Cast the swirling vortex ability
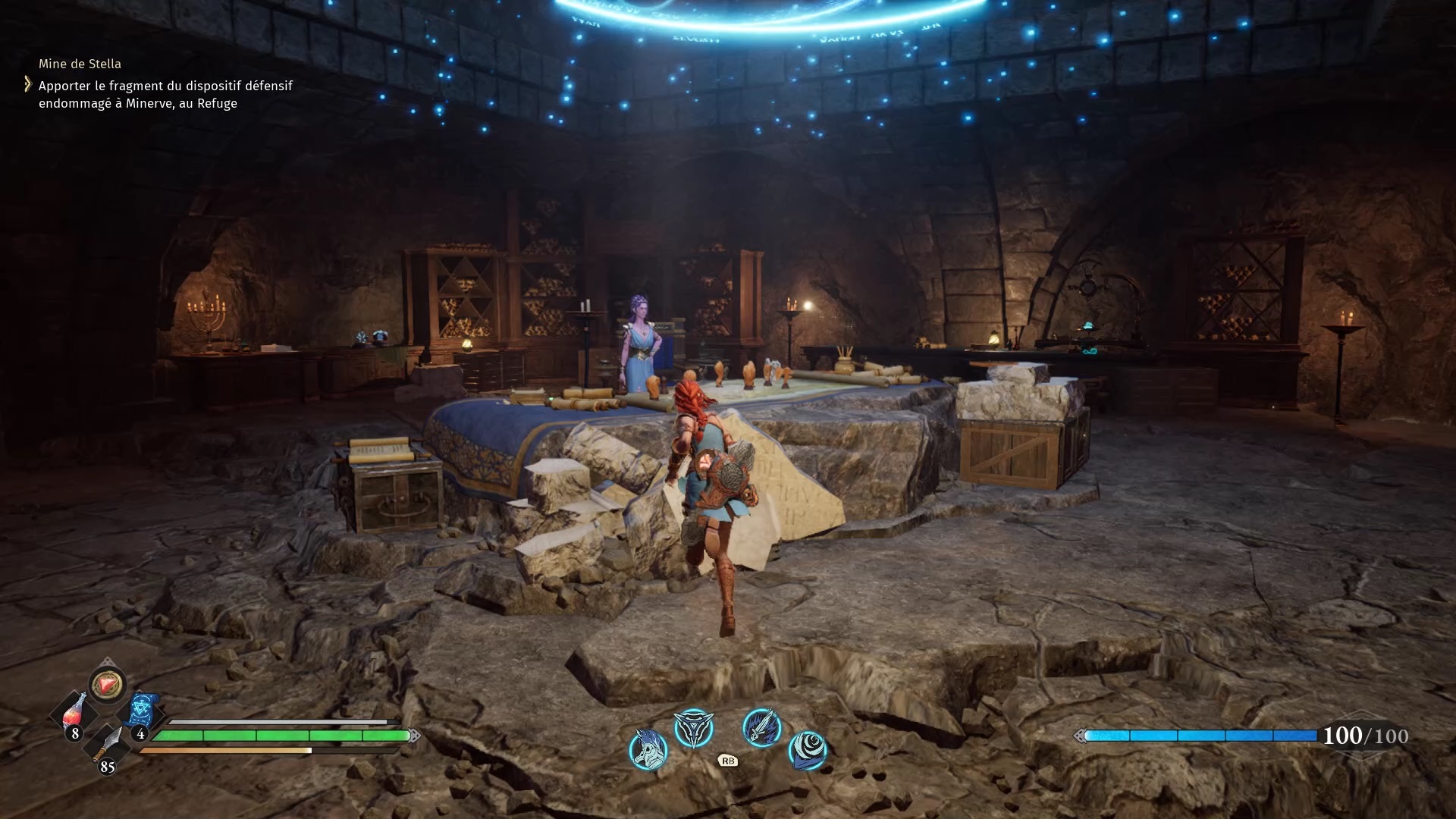 808,749
